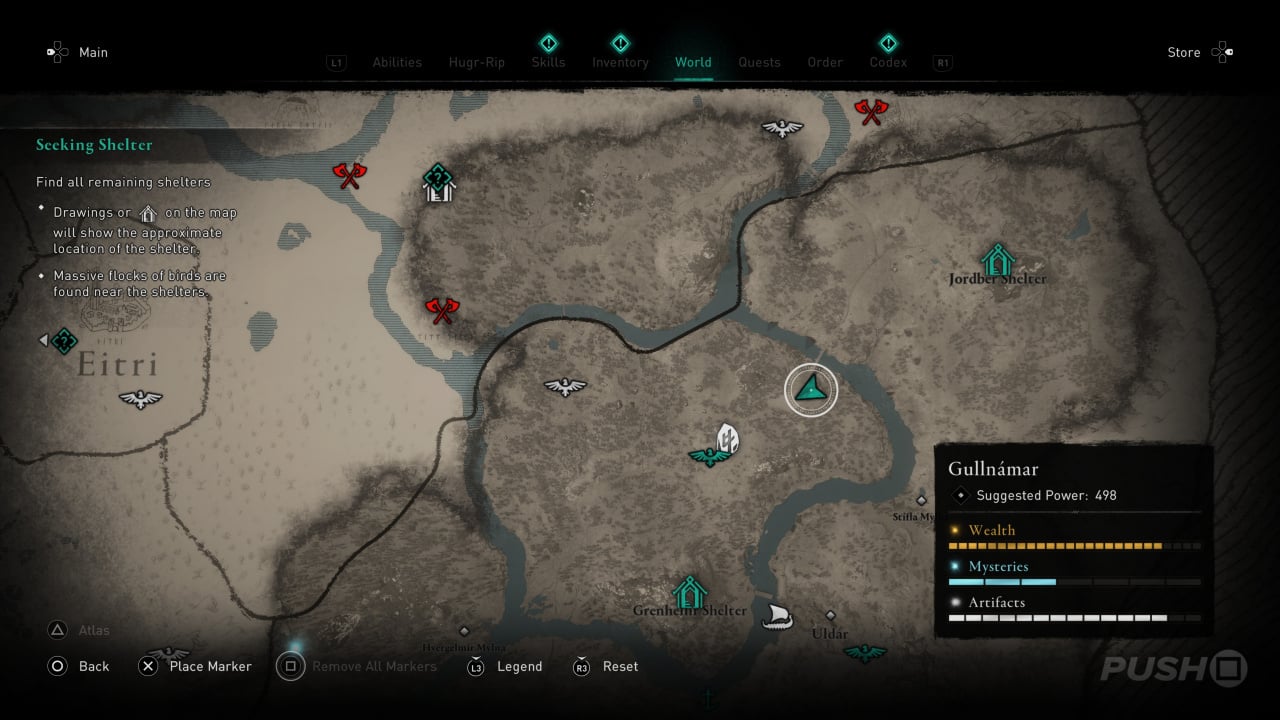
Task: Select the World map tab
Action: pyautogui.click(x=693, y=62)
